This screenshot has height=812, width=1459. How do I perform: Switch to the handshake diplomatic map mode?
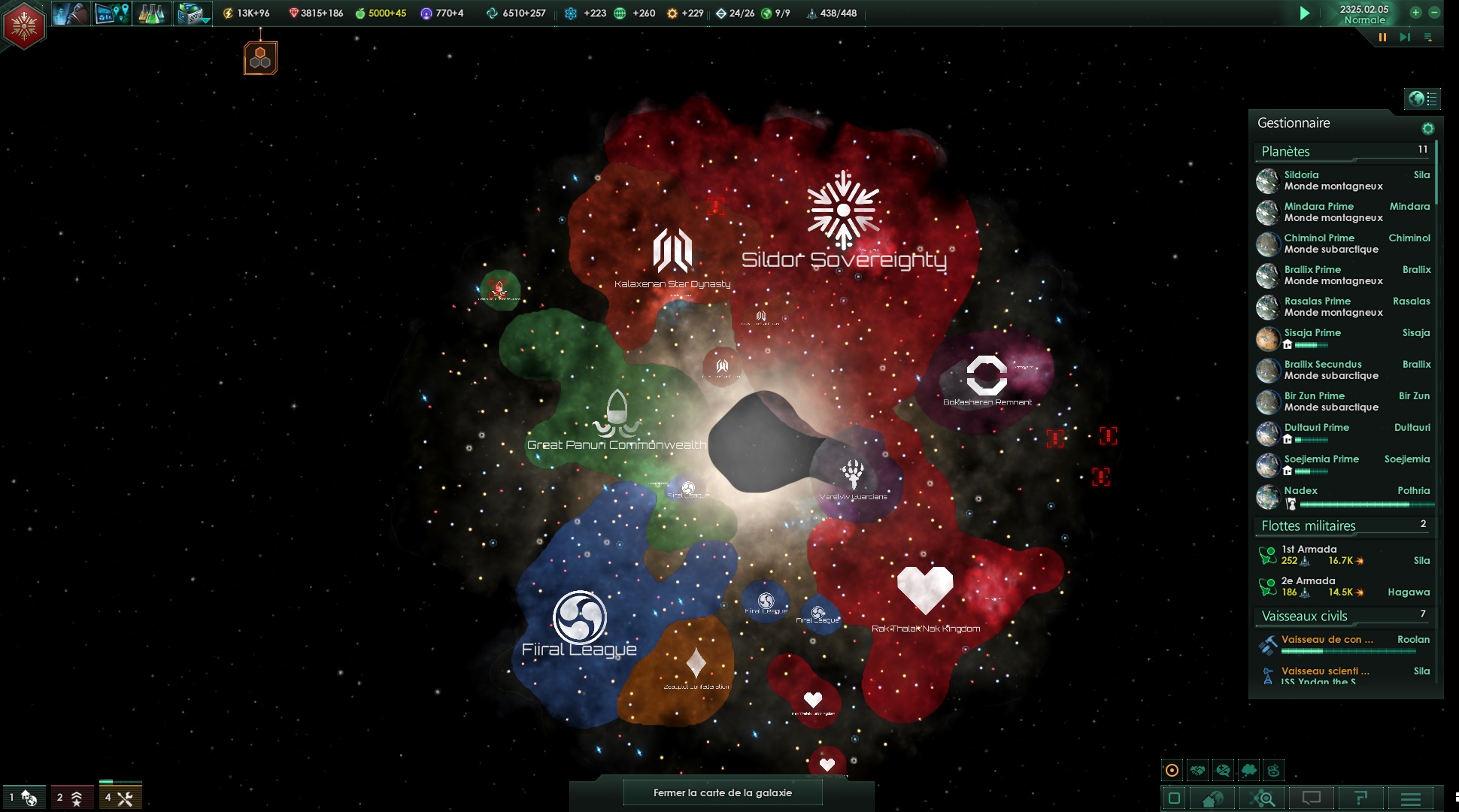pyautogui.click(x=1198, y=770)
